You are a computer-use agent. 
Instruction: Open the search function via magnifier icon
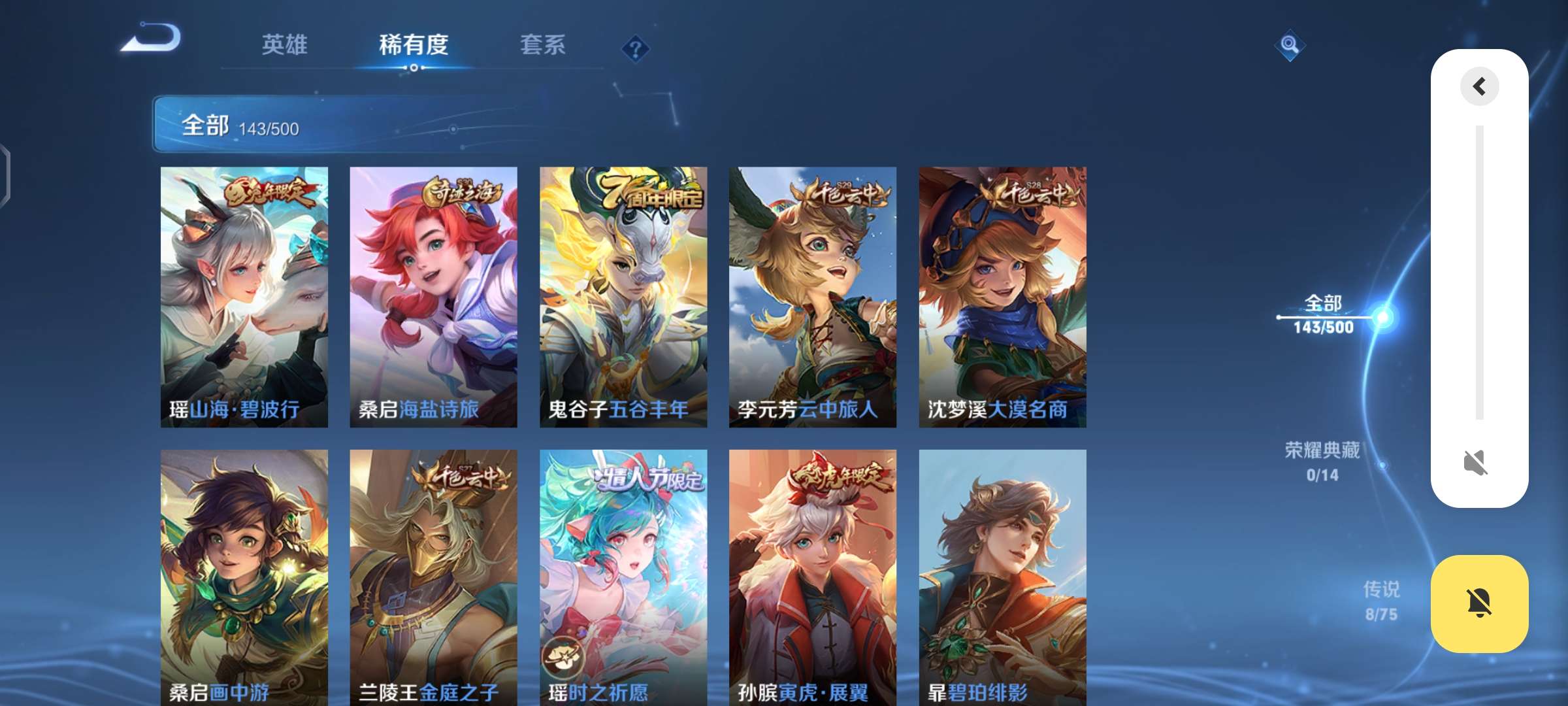[1290, 45]
